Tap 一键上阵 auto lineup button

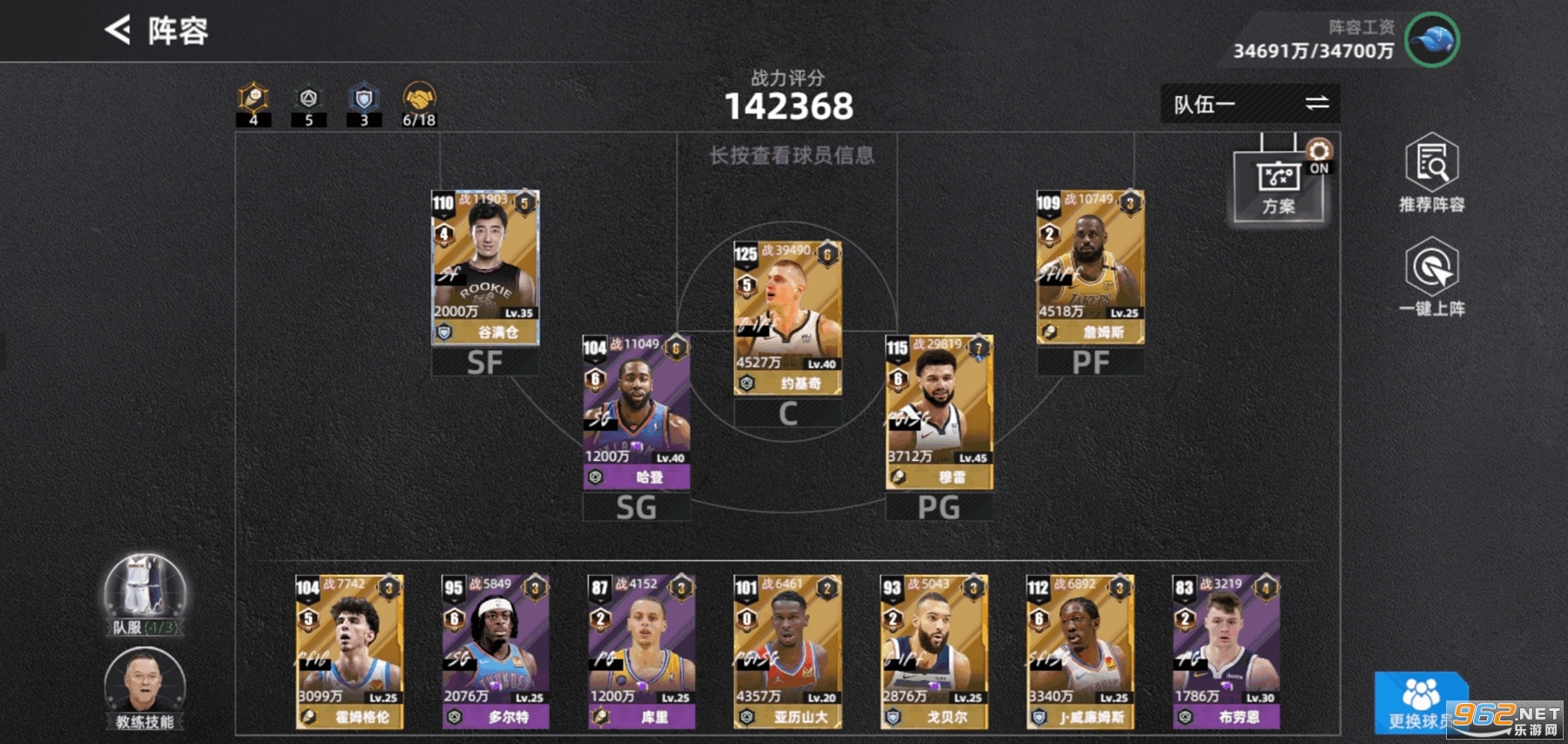[1431, 278]
